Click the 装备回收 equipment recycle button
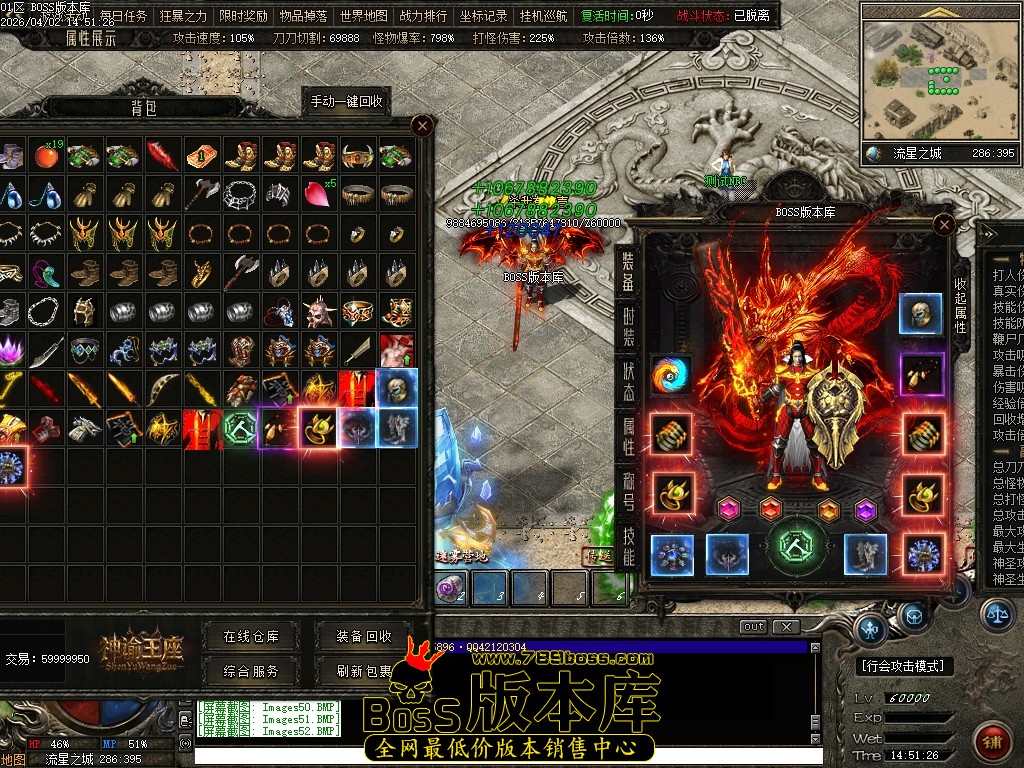Image resolution: width=1024 pixels, height=768 pixels. pos(363,636)
